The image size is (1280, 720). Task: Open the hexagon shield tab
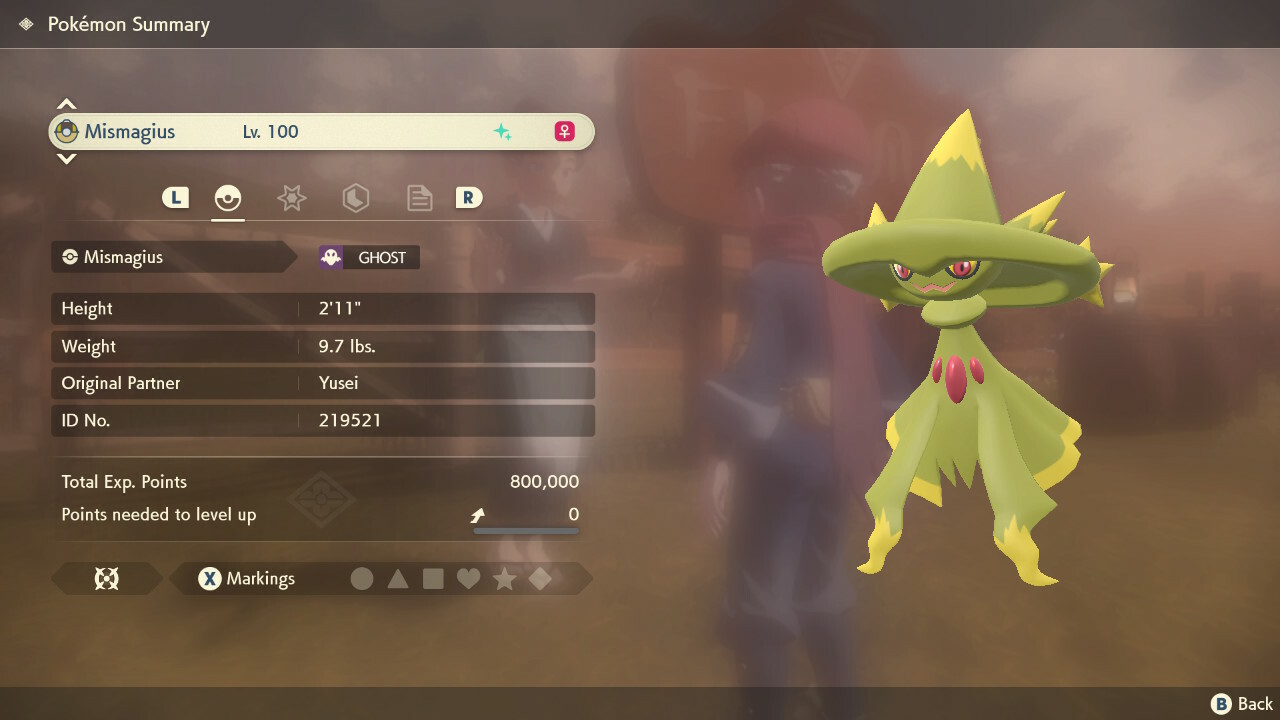coord(355,198)
